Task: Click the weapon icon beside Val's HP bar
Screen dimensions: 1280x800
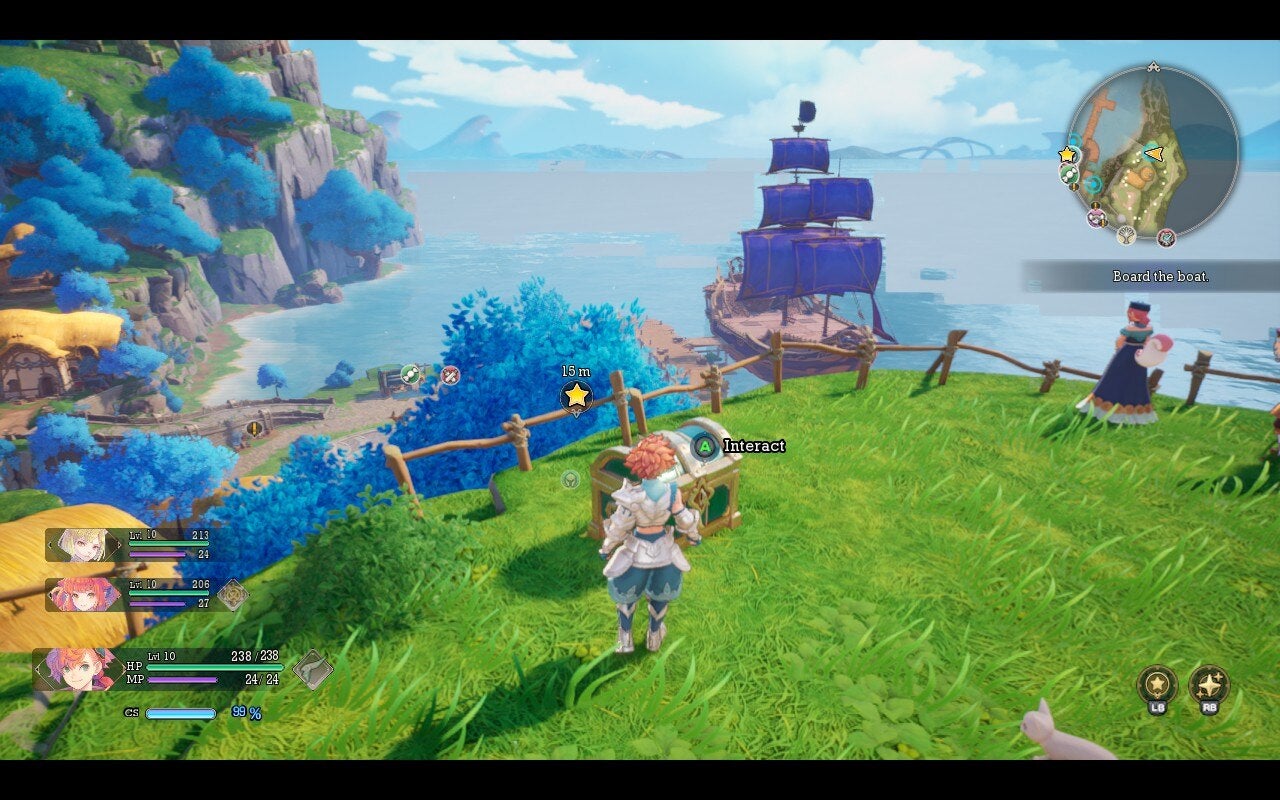Action: point(314,670)
